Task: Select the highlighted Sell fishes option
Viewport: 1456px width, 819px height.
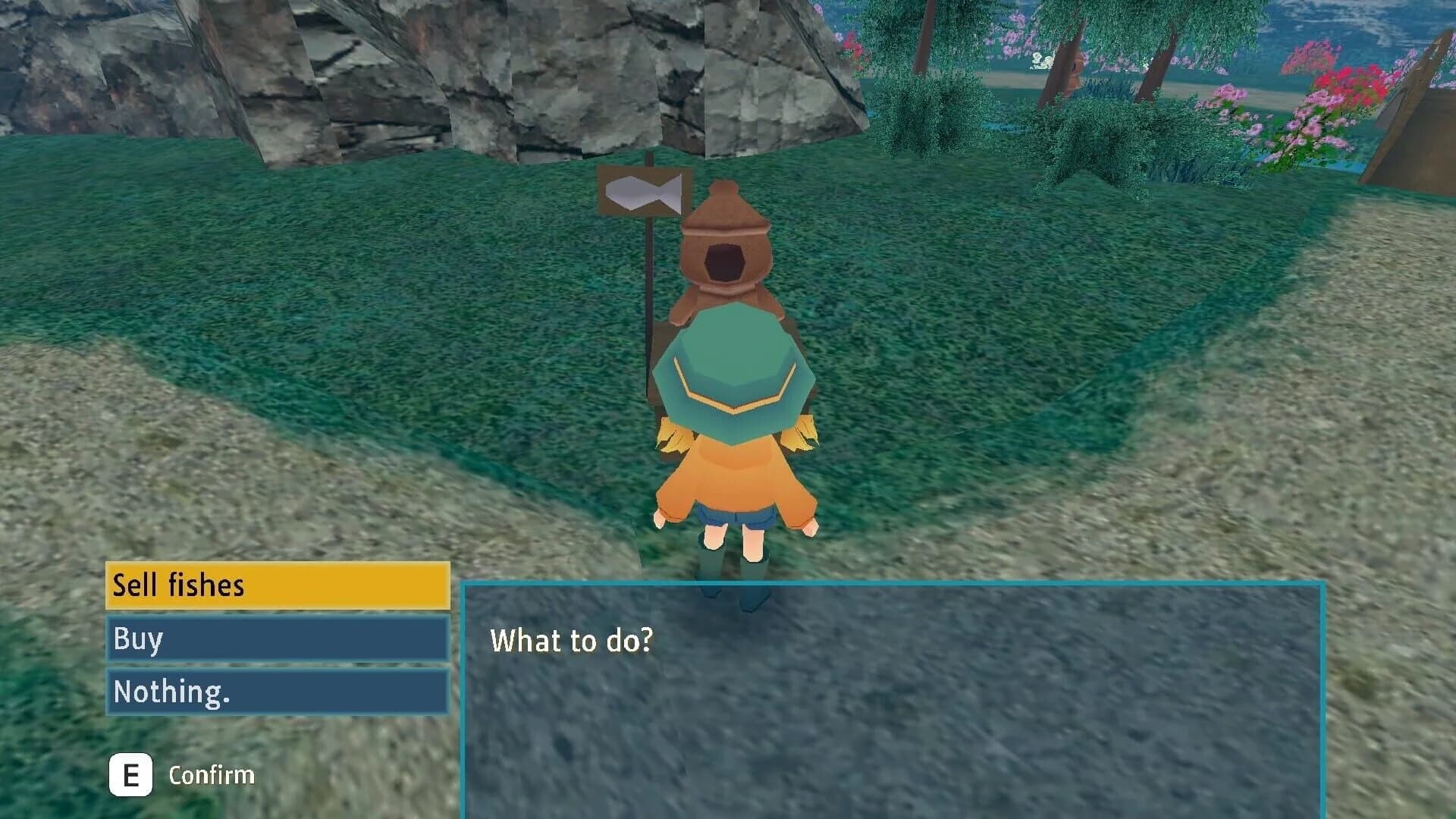Action: (273, 585)
